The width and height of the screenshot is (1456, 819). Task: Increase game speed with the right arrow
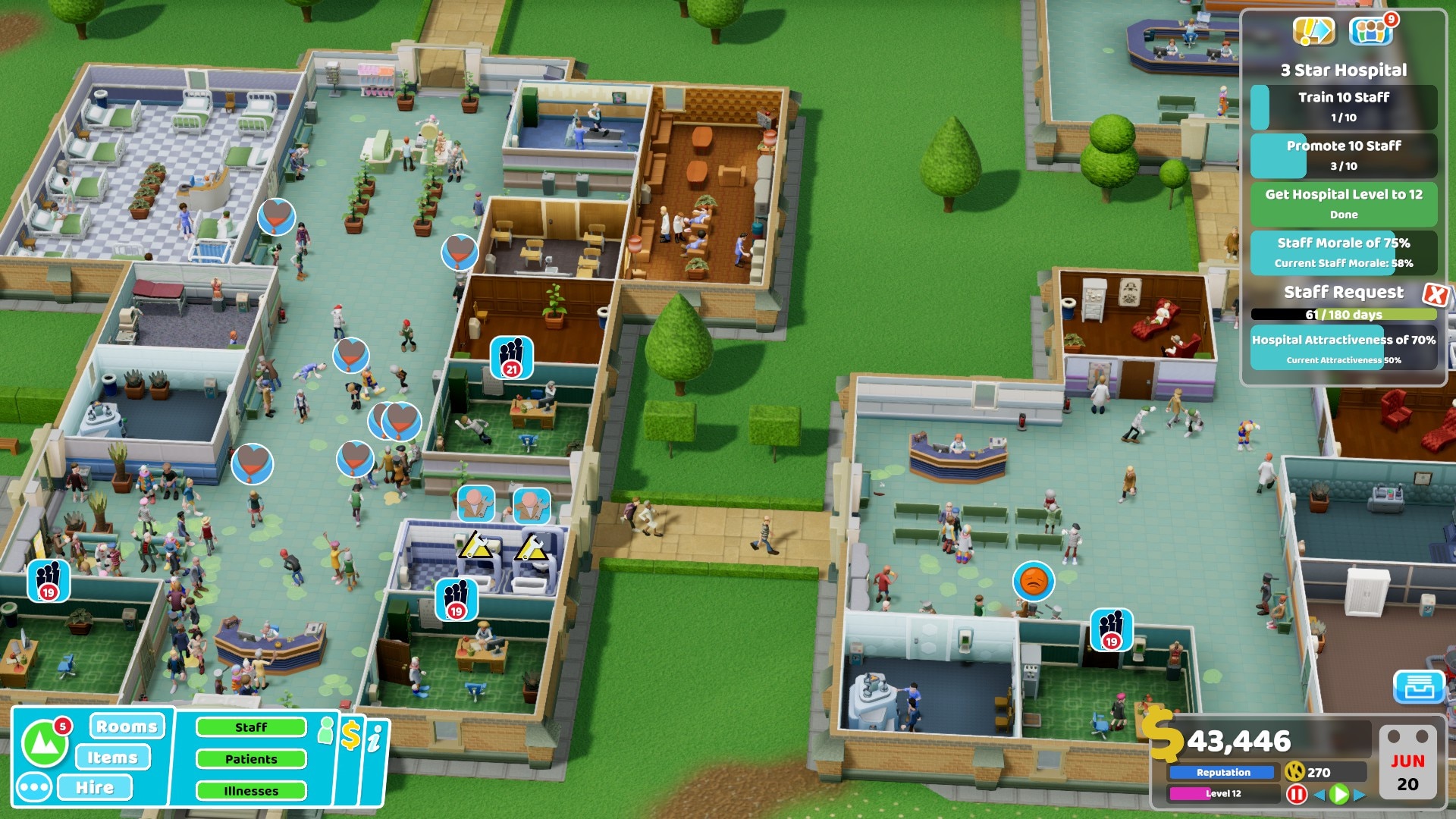(1360, 794)
